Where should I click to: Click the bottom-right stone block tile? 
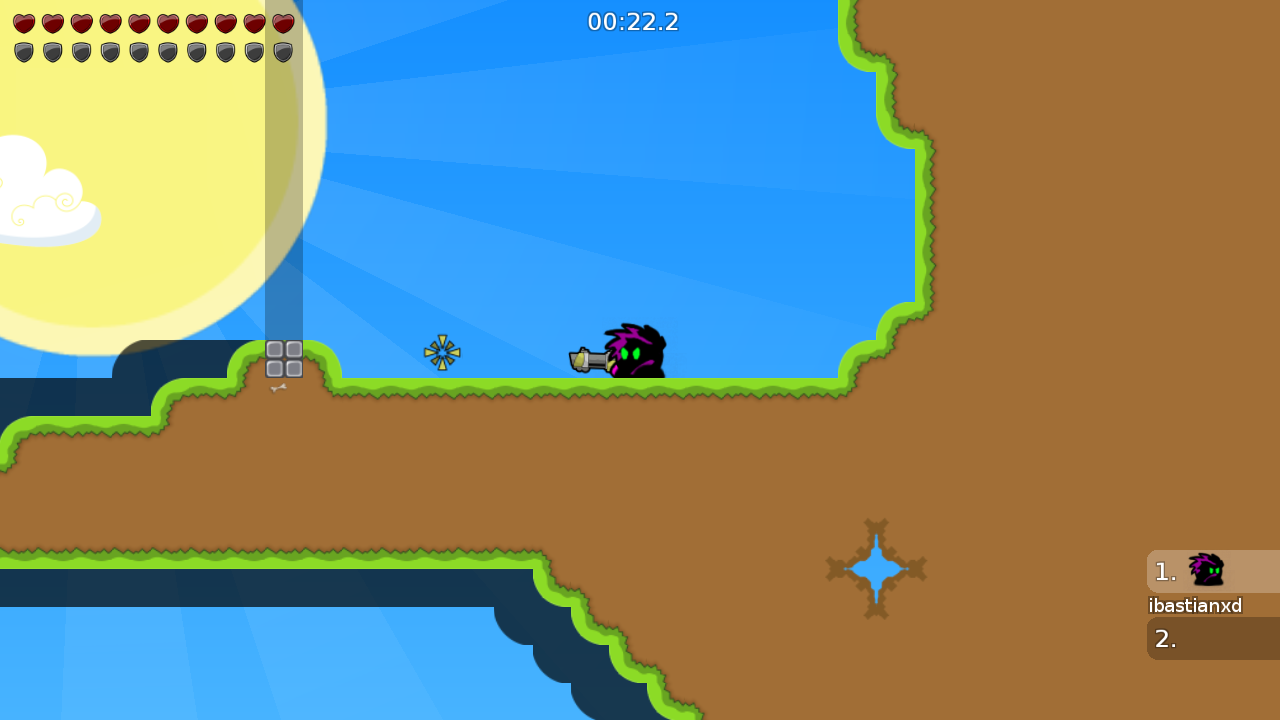coord(292,368)
